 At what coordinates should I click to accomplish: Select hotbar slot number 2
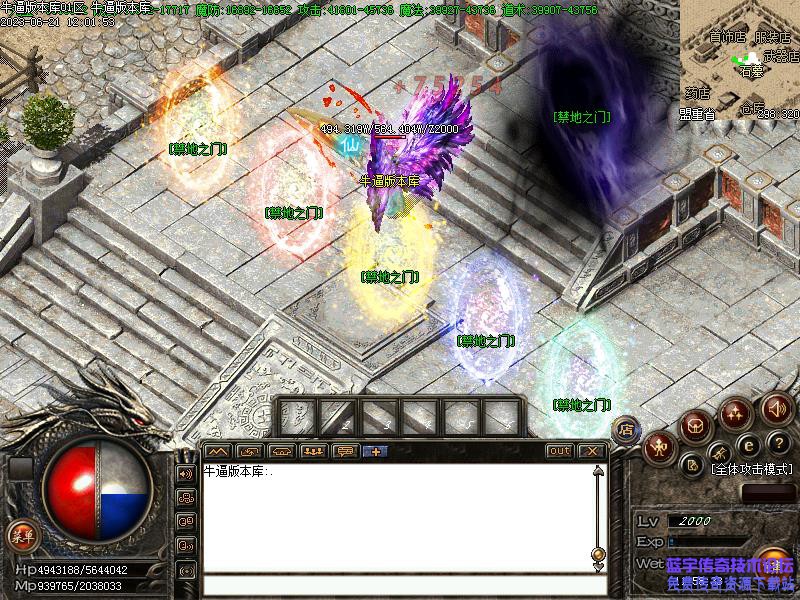(x=337, y=417)
